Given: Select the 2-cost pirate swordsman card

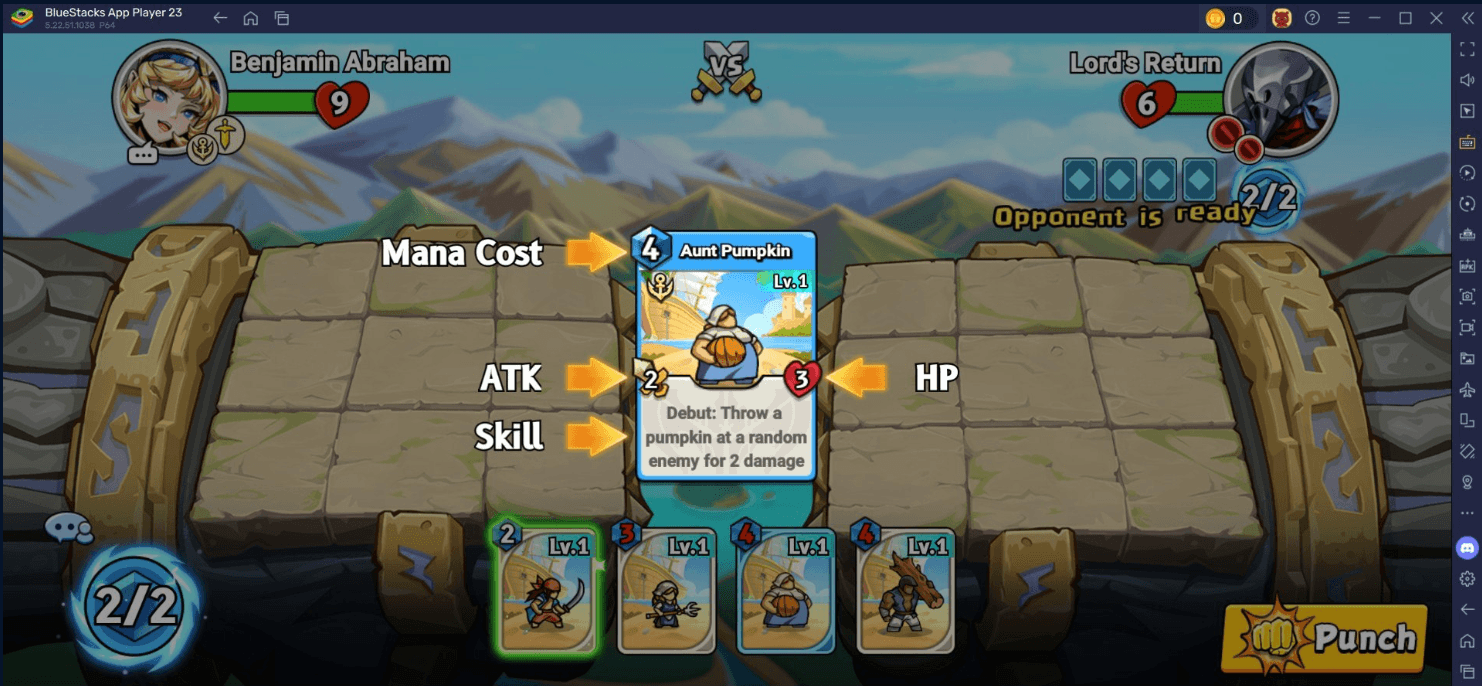Looking at the screenshot, I should (x=547, y=590).
